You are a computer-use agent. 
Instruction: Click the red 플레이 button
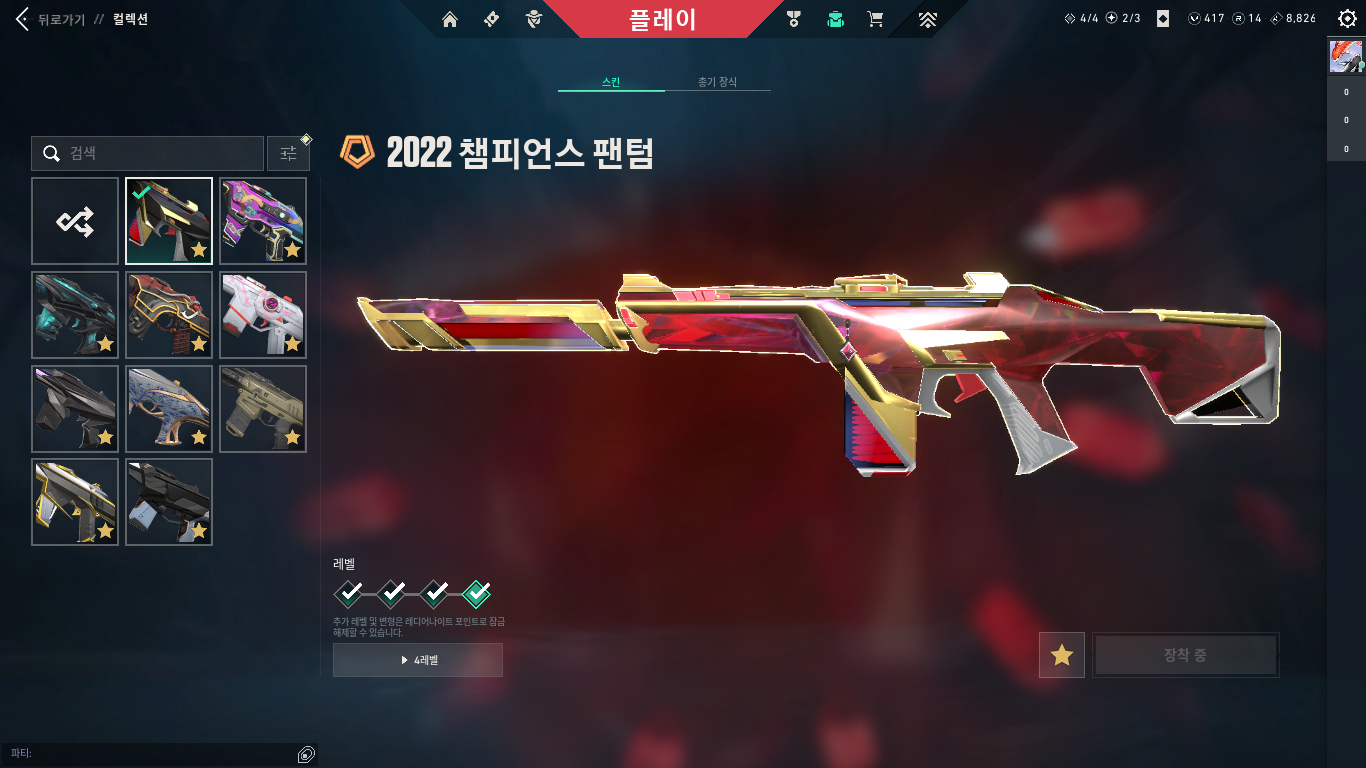pos(662,19)
